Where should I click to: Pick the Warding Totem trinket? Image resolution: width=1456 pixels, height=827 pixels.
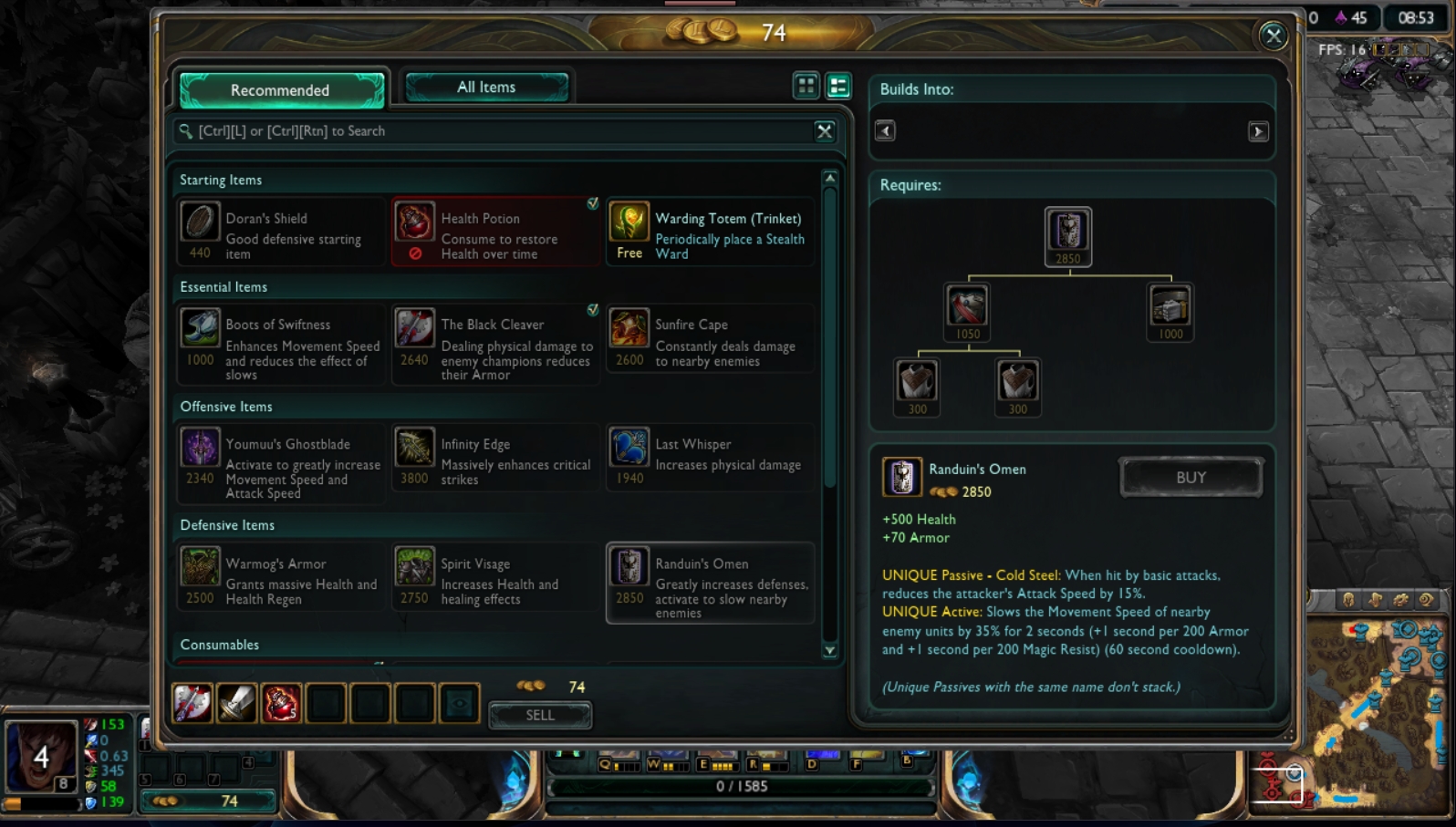point(710,233)
